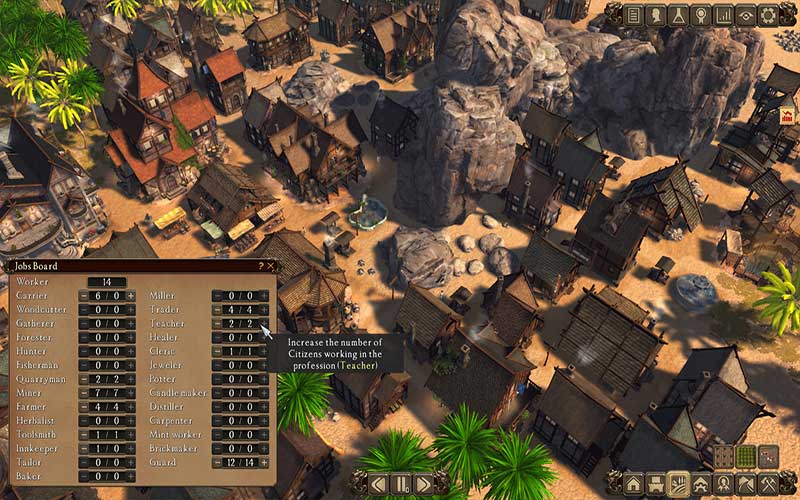Close the Jobs Board window
This screenshot has height=500, width=800.
tap(271, 267)
